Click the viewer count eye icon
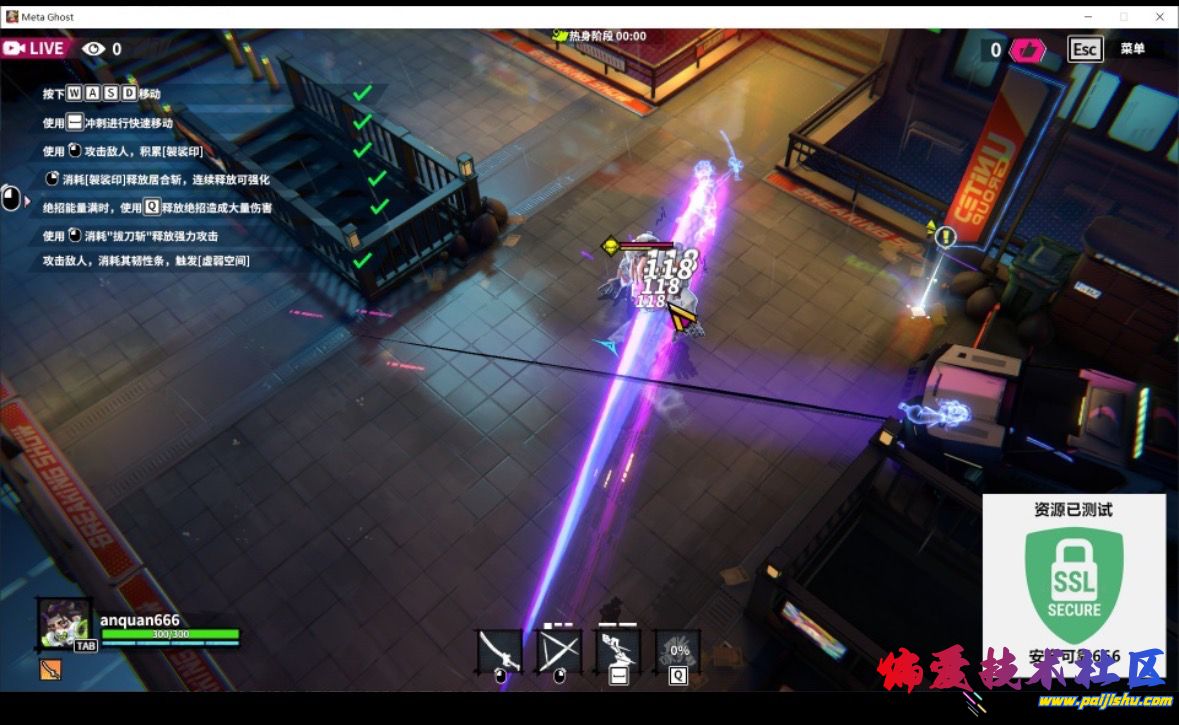1179x725 pixels. (x=93, y=49)
